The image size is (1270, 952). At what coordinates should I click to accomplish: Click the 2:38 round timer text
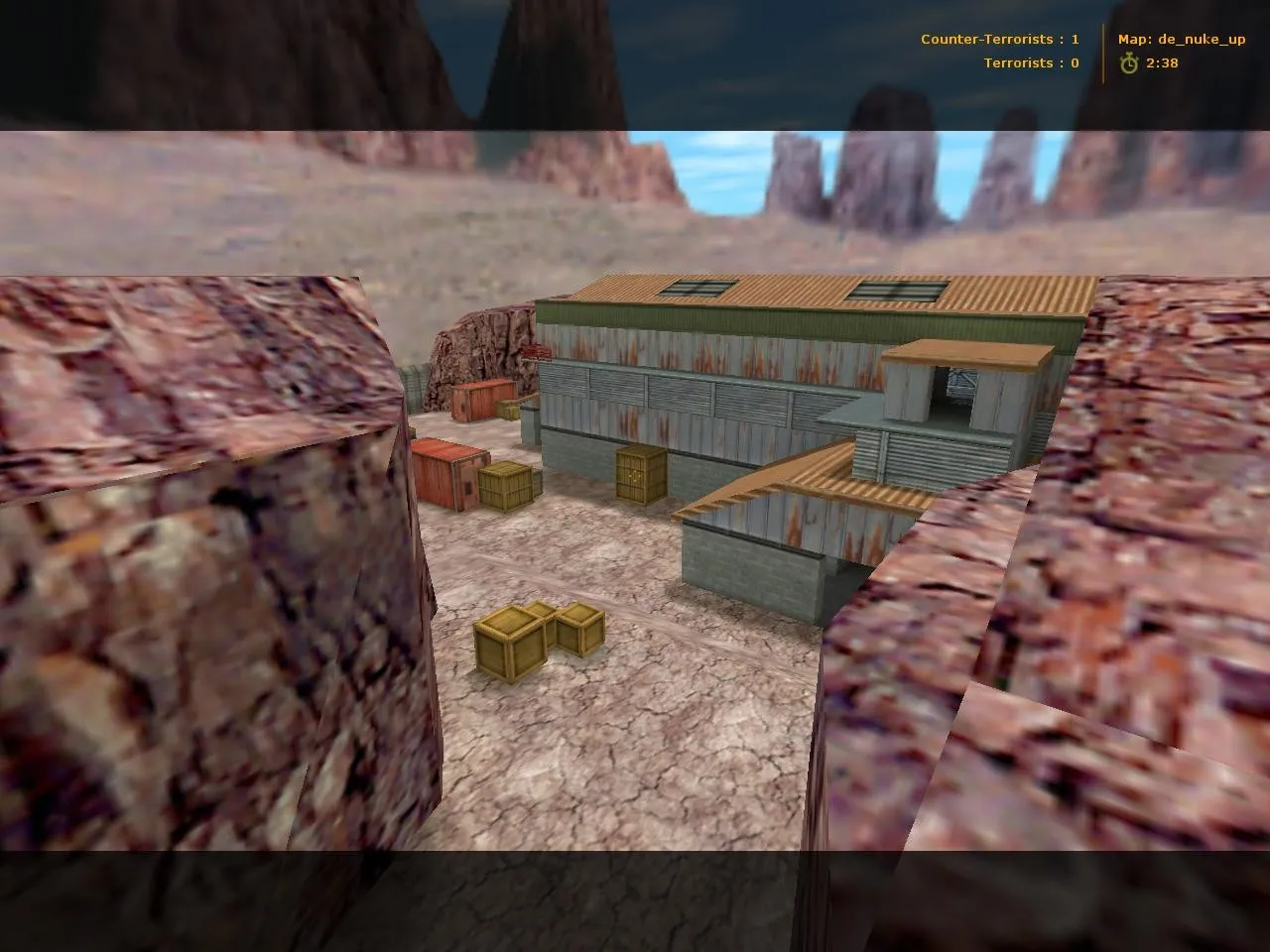[x=1161, y=62]
